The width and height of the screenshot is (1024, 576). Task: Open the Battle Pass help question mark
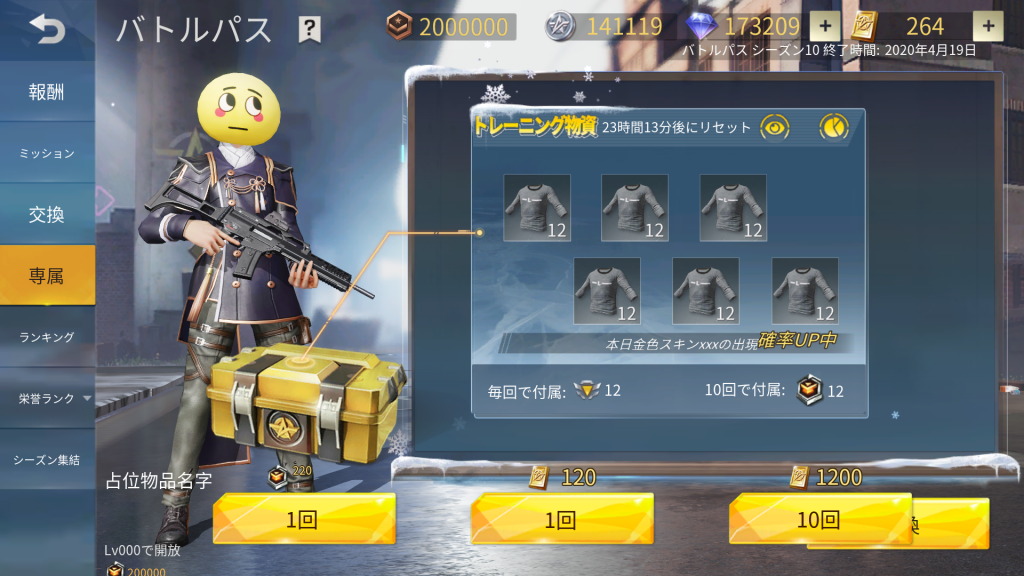310,30
